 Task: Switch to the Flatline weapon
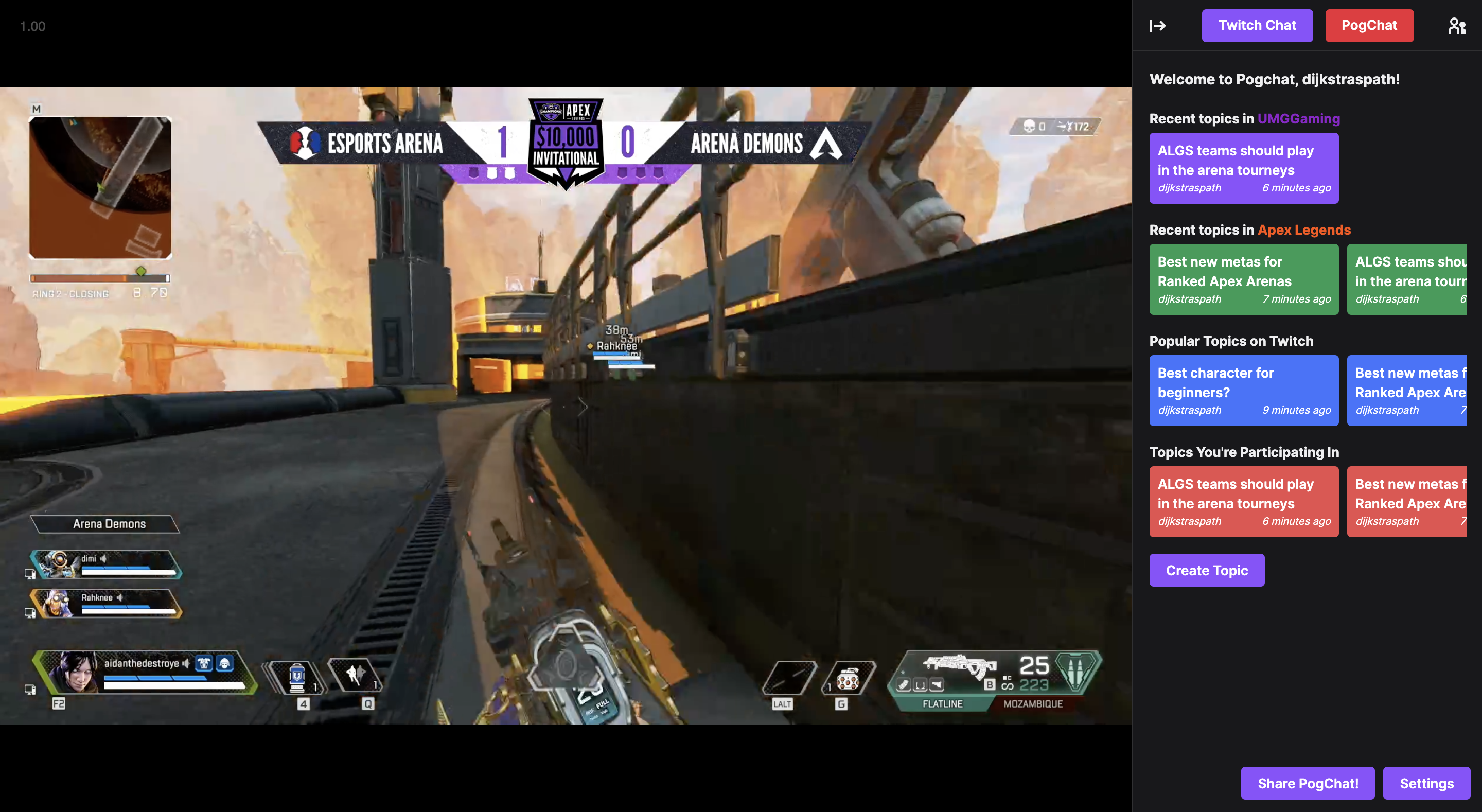click(x=942, y=703)
